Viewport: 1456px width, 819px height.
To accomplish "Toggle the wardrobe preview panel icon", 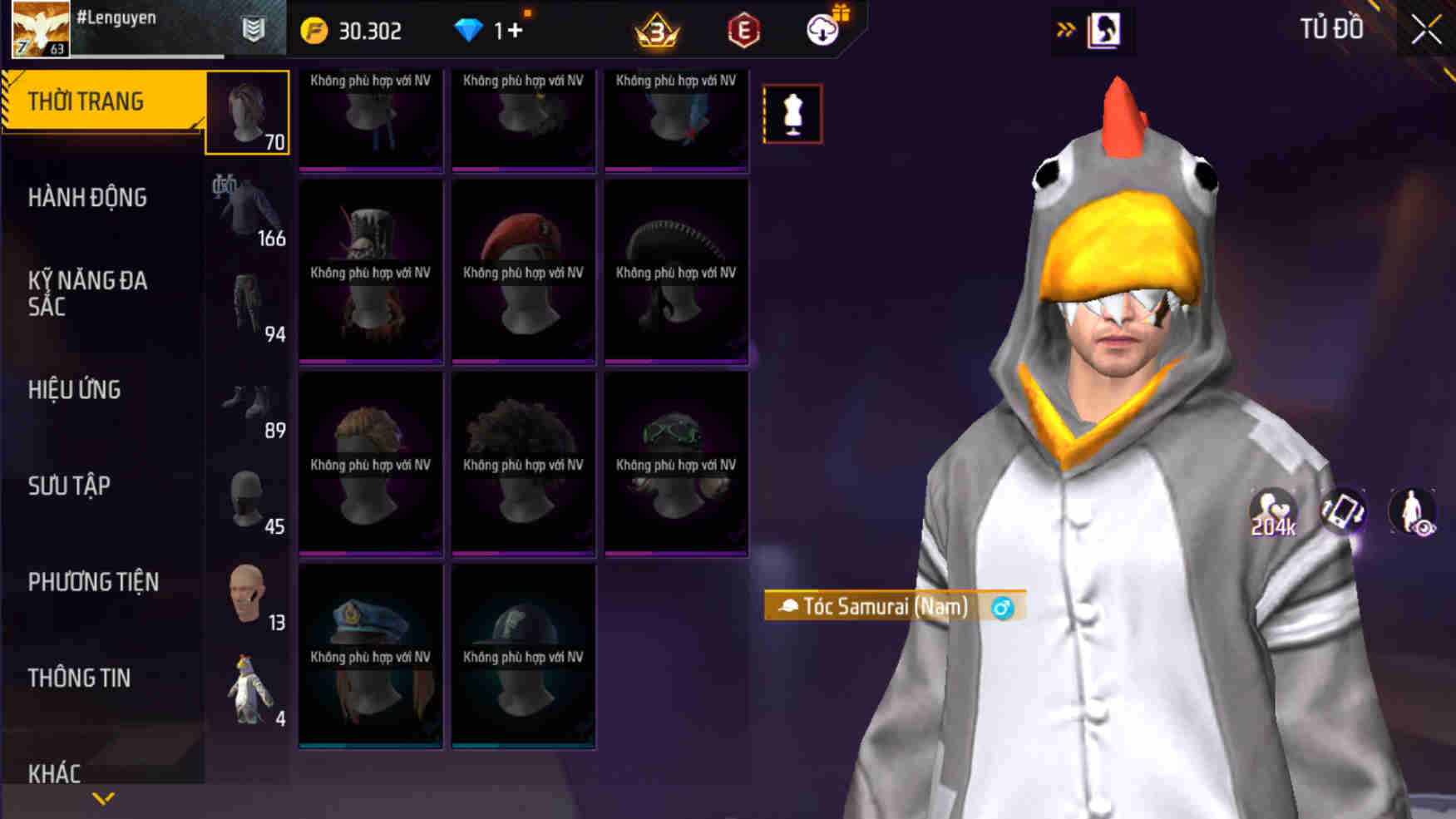I will (x=1106, y=27).
